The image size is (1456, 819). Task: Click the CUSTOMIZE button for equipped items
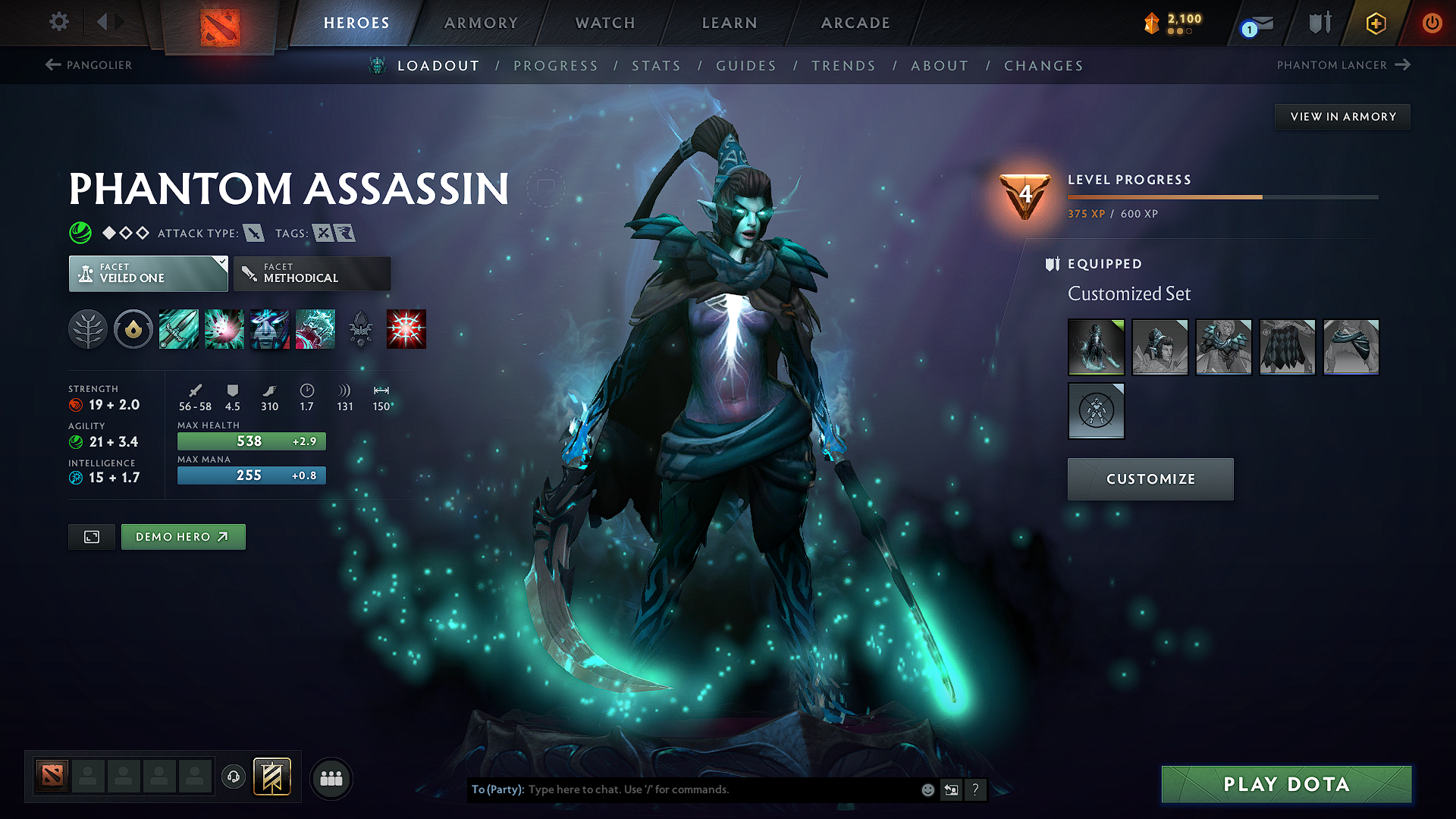(1150, 479)
